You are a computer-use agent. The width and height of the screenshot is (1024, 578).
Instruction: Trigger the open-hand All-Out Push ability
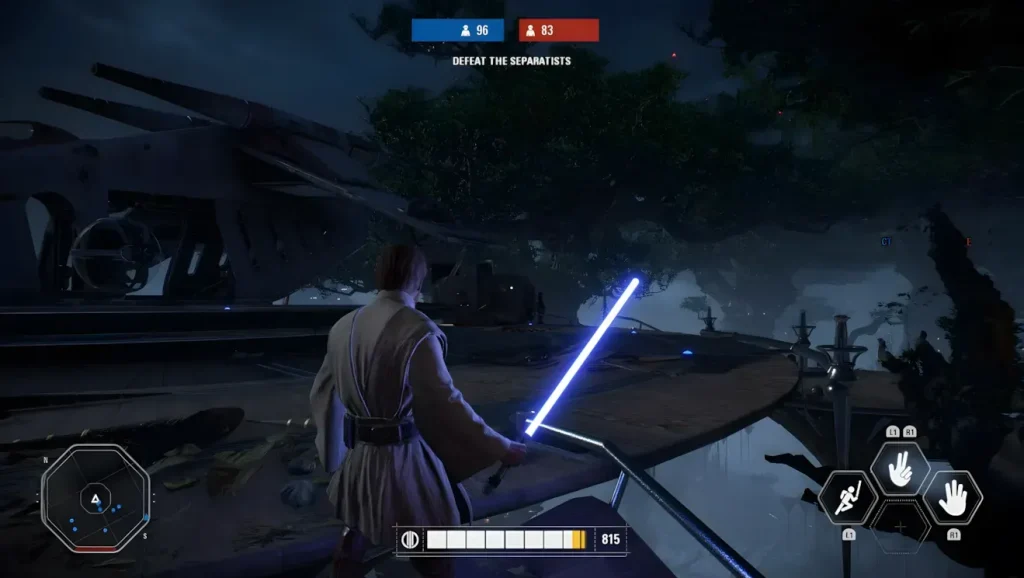pyautogui.click(x=951, y=496)
